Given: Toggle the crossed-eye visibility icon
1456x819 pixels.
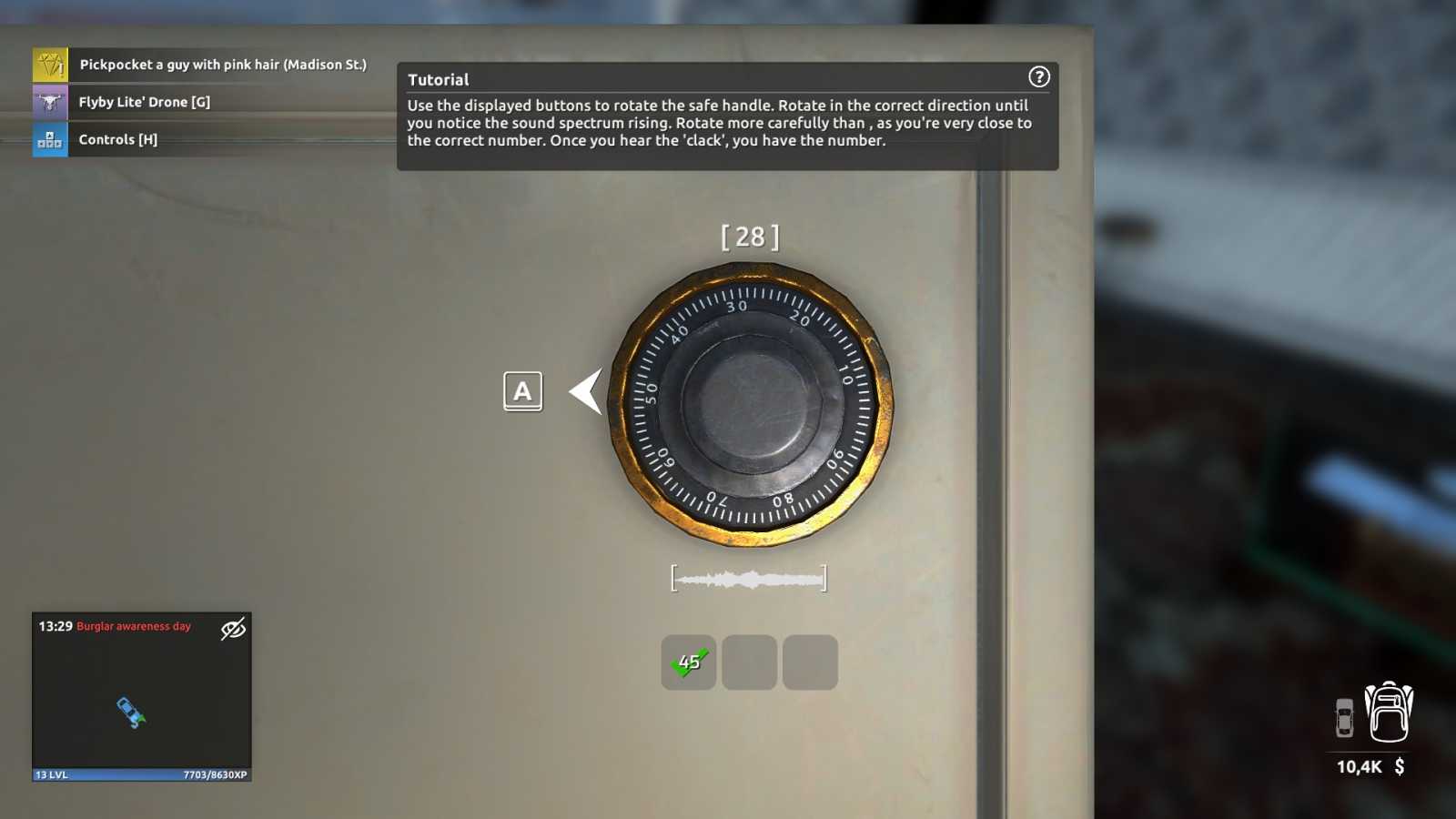Looking at the screenshot, I should (x=233, y=628).
